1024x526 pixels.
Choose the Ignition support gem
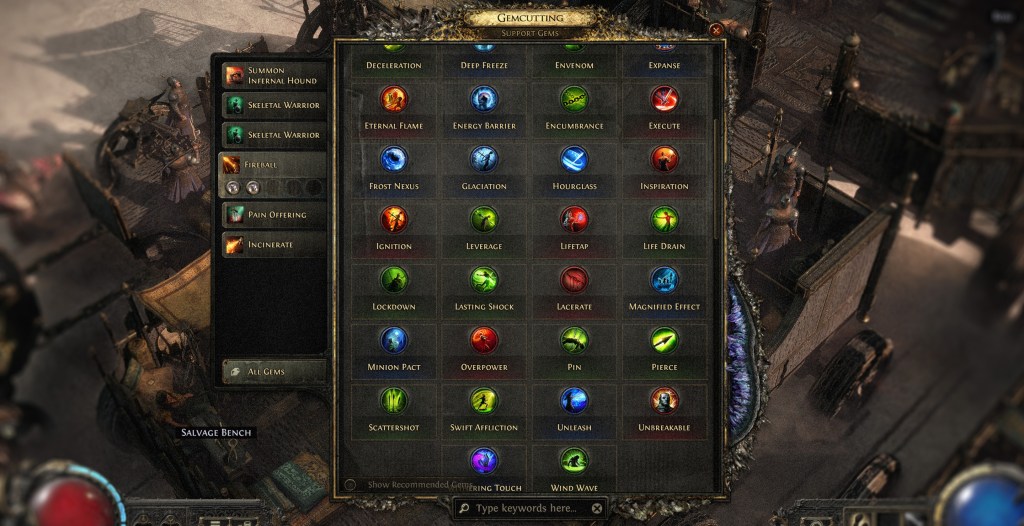(393, 219)
